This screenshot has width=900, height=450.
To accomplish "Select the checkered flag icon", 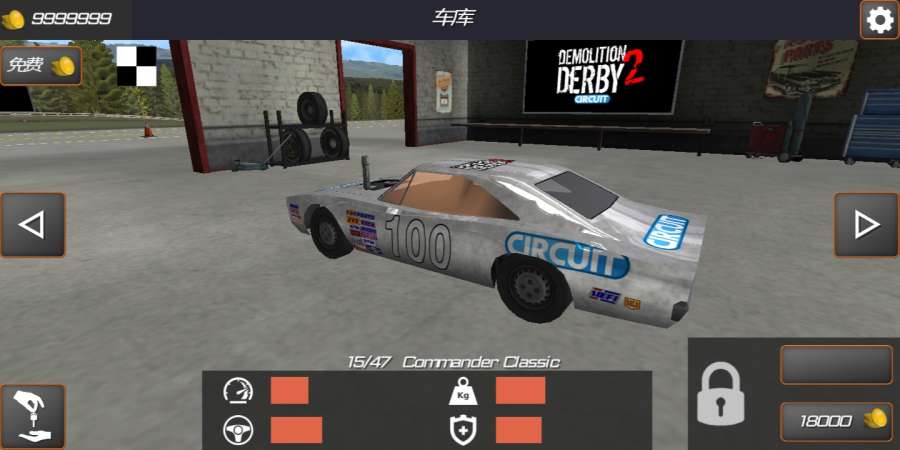I will tap(137, 66).
